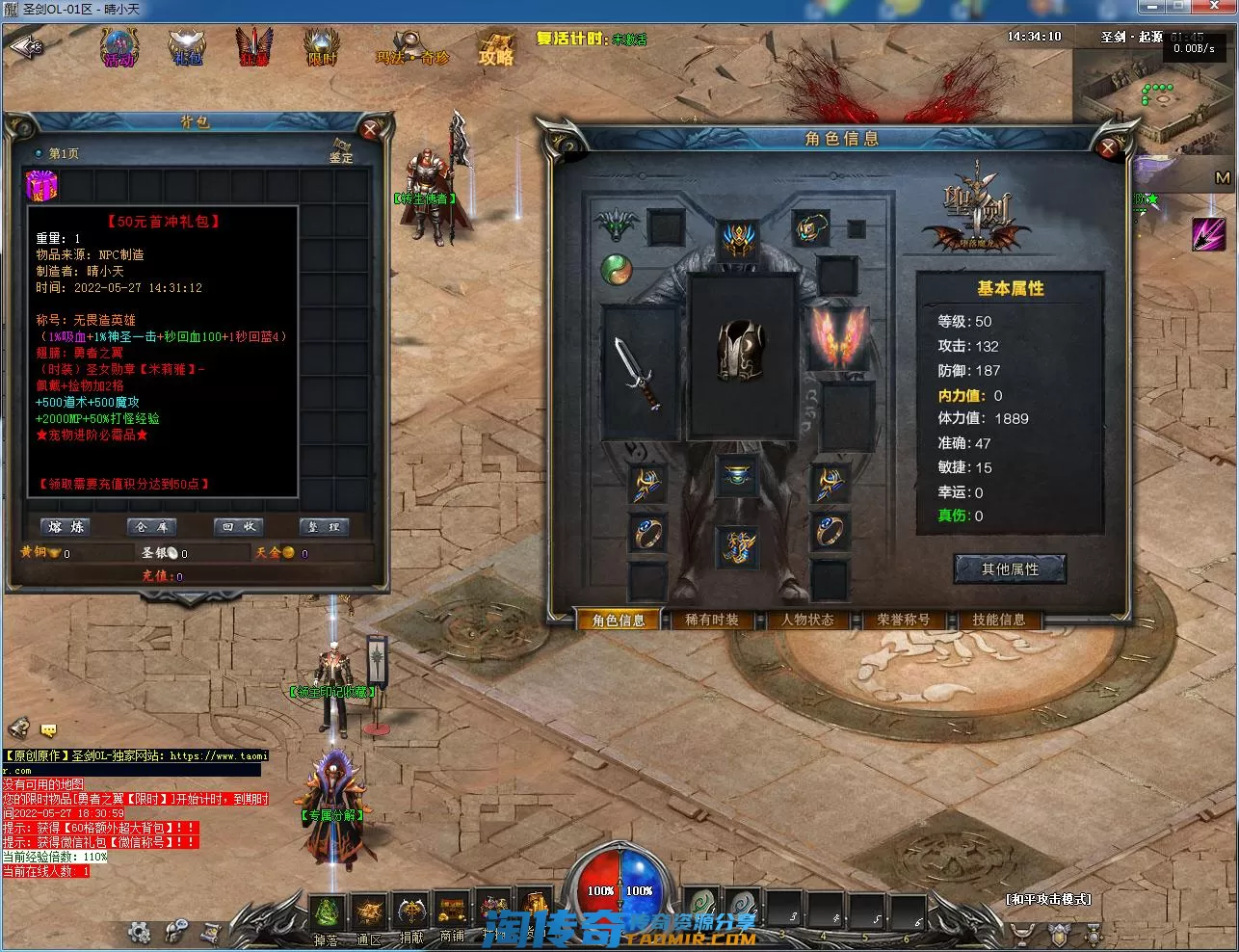
Task: Click the 鉴定 appraise button
Action: [x=341, y=151]
